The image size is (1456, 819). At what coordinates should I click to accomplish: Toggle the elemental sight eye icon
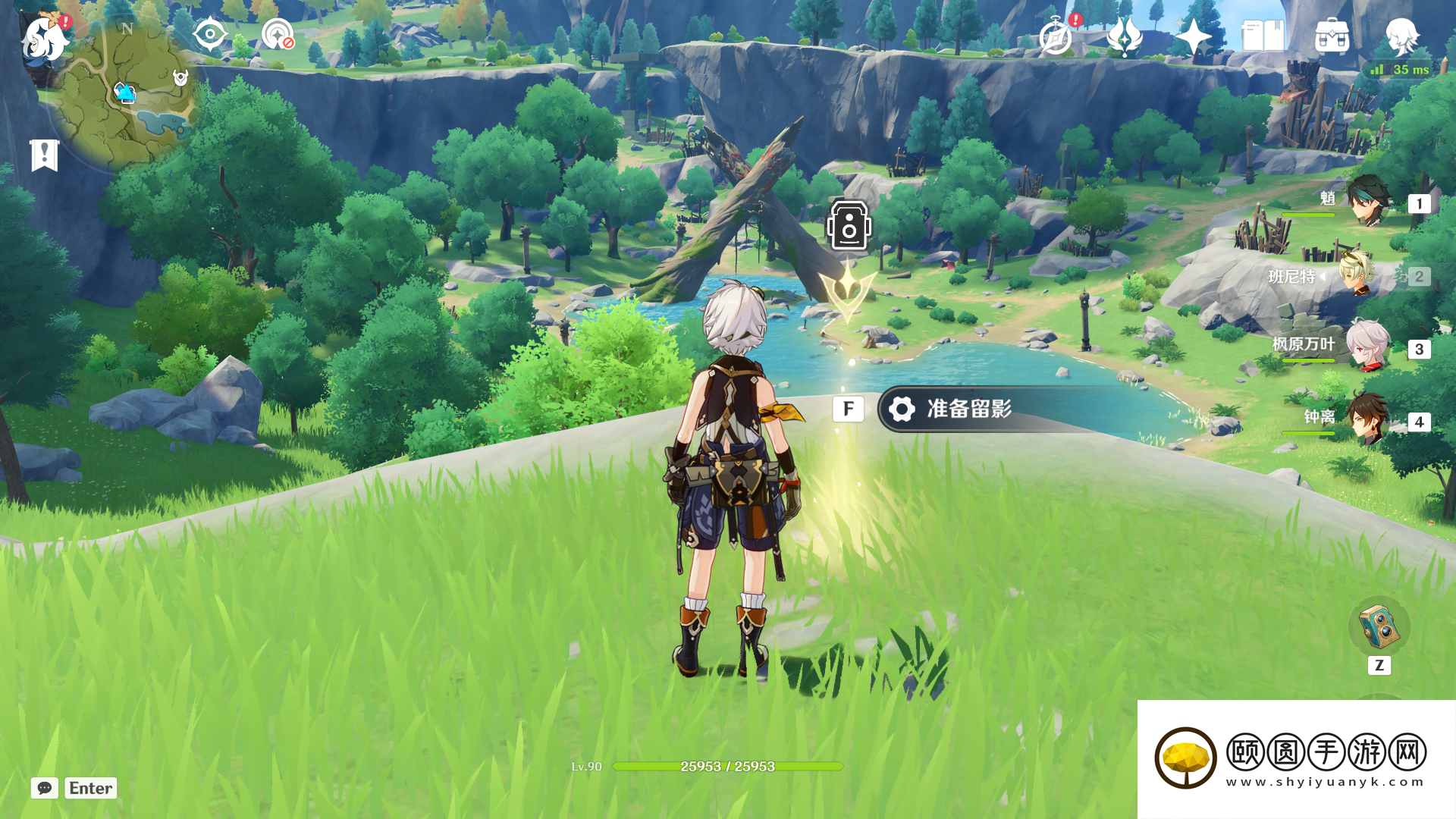click(209, 35)
